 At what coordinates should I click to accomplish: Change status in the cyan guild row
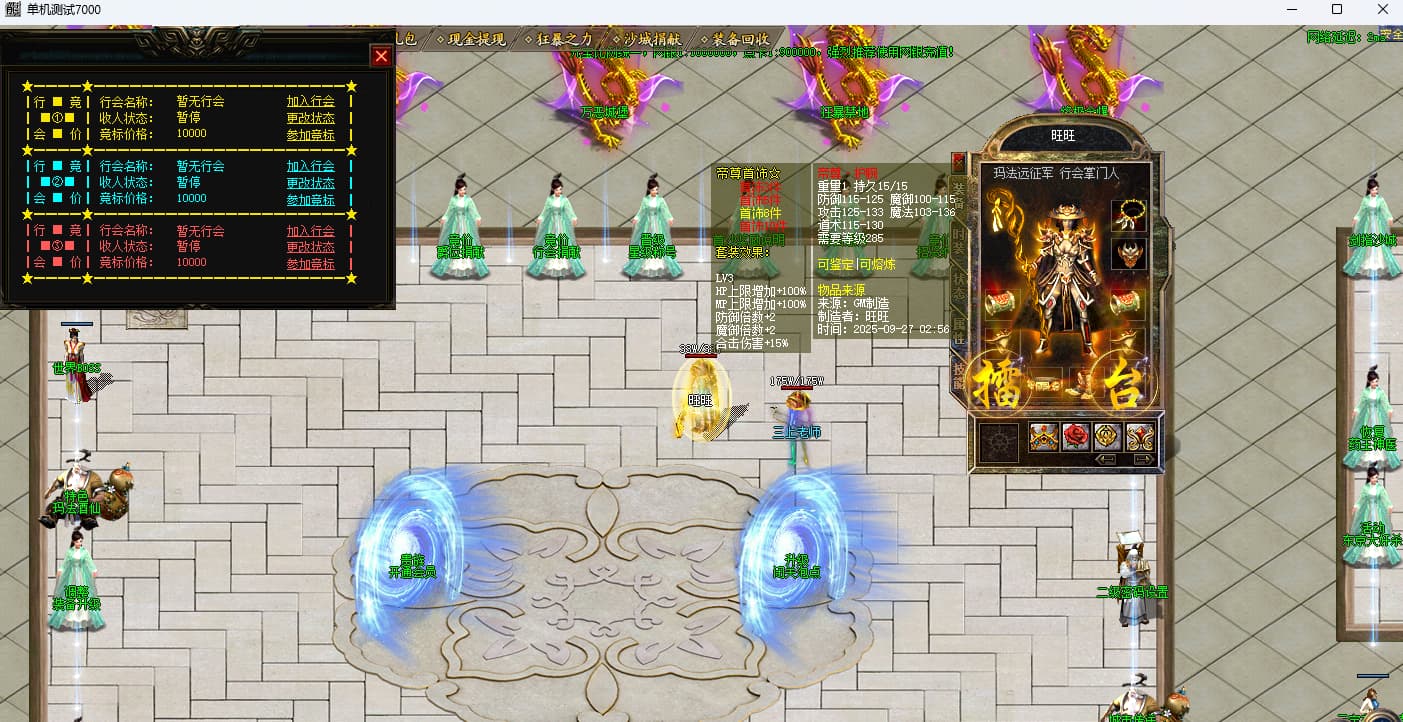tap(310, 183)
